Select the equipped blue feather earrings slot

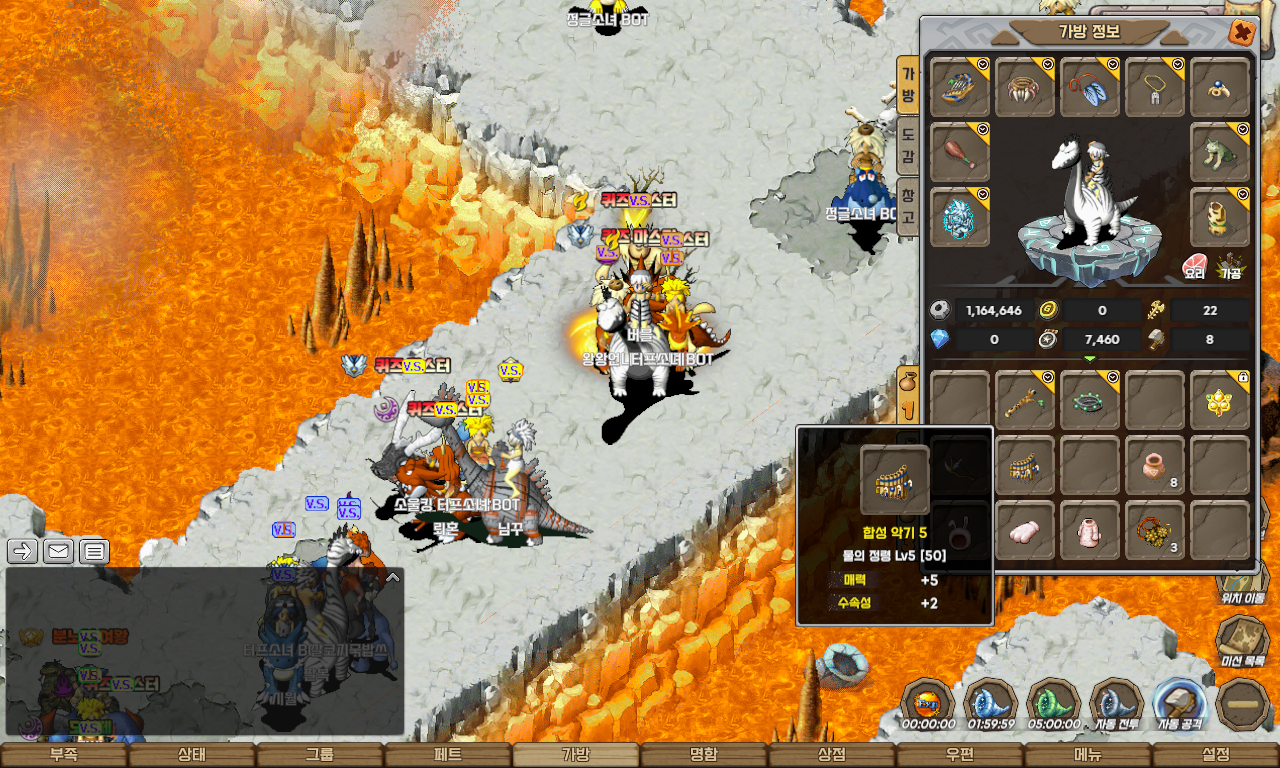1090,87
